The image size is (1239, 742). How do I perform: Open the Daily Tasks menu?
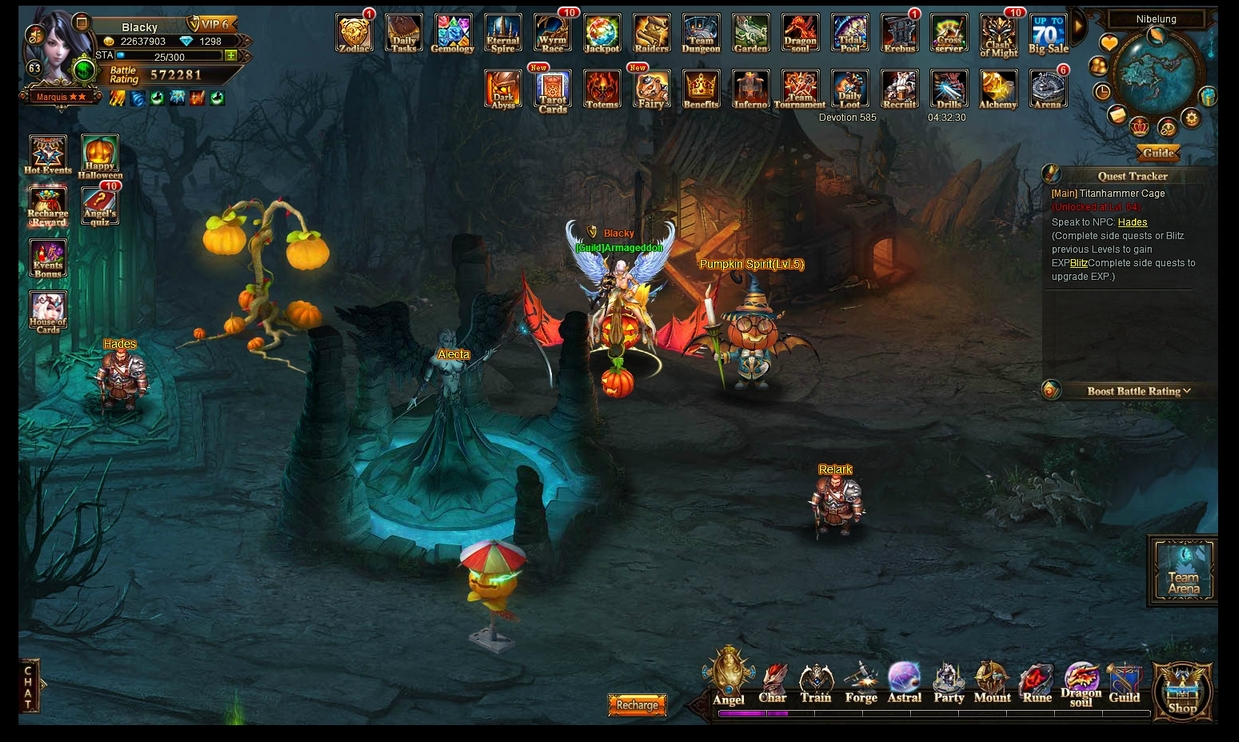point(403,33)
